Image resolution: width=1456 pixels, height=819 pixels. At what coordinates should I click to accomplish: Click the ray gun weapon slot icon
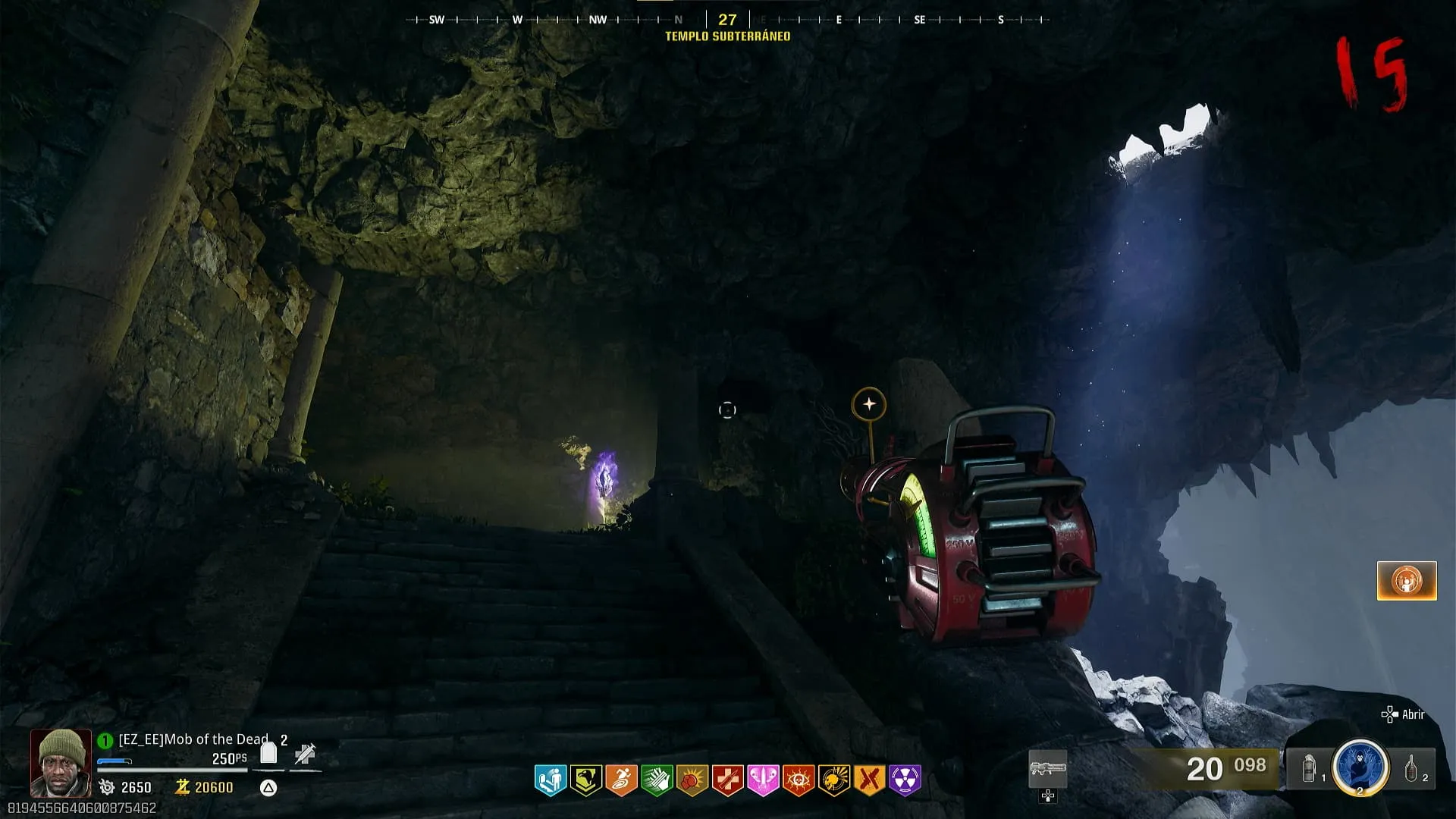1048,769
